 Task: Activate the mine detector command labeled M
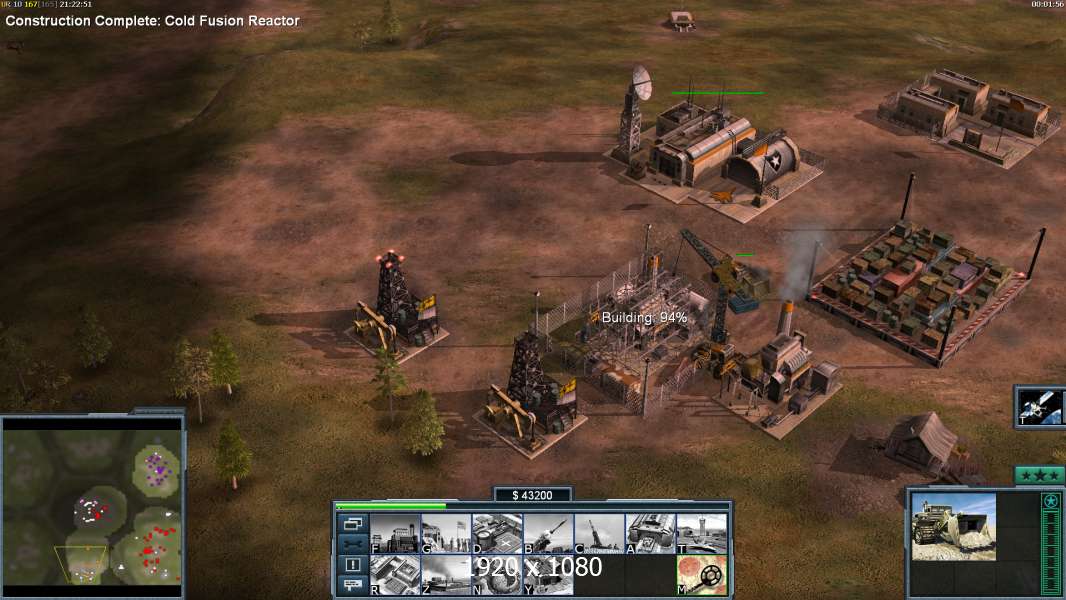pyautogui.click(x=701, y=575)
